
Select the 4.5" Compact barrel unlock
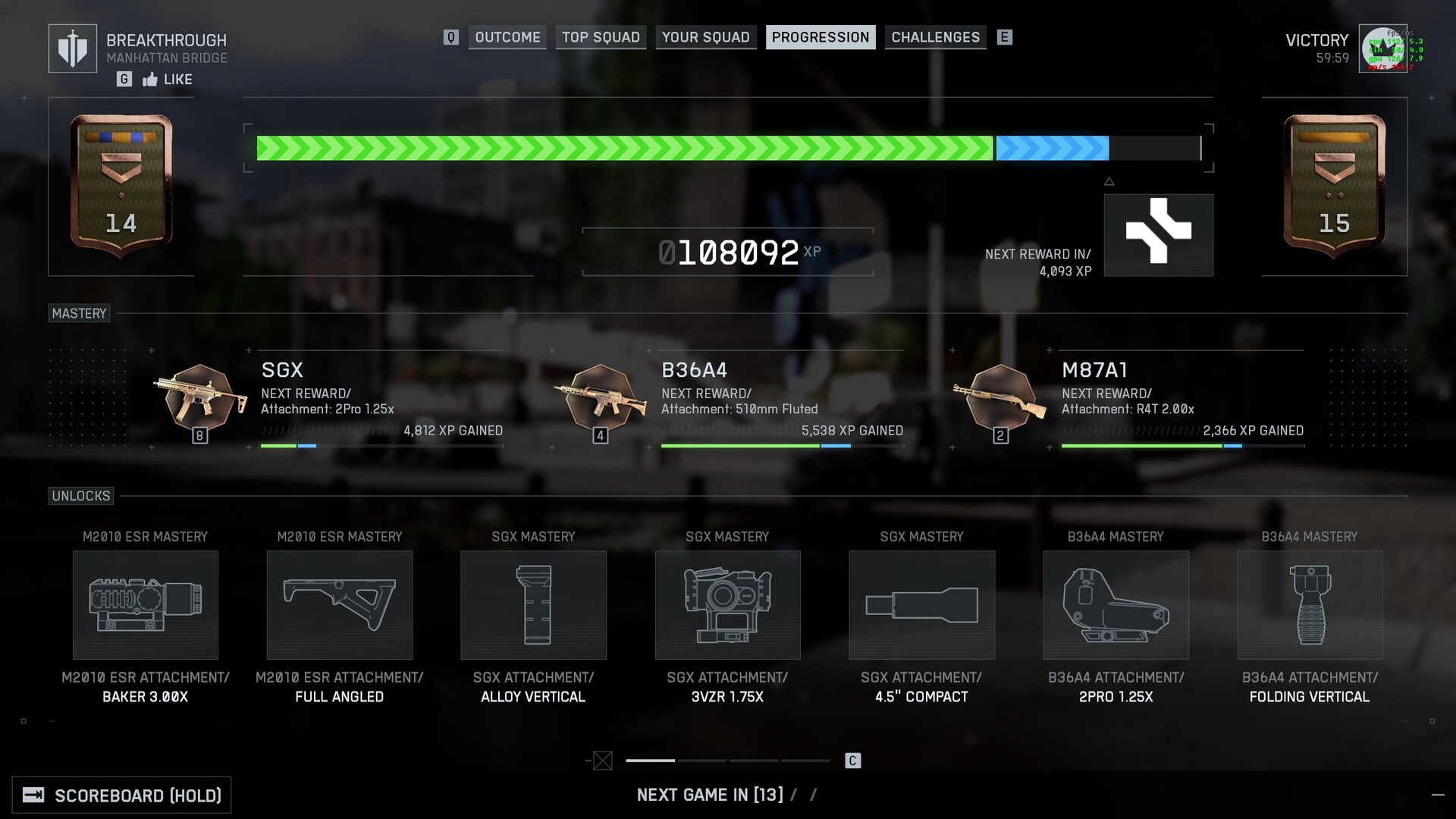922,605
